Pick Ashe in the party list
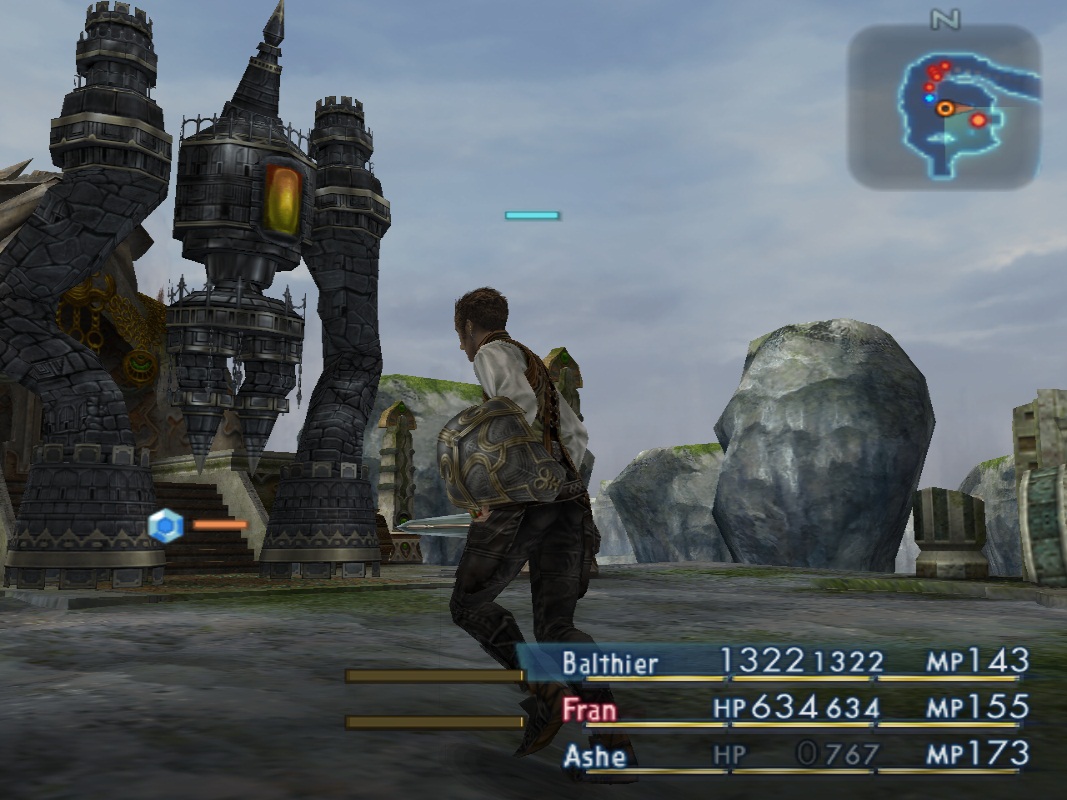This screenshot has height=800, width=1067. pyautogui.click(x=594, y=756)
